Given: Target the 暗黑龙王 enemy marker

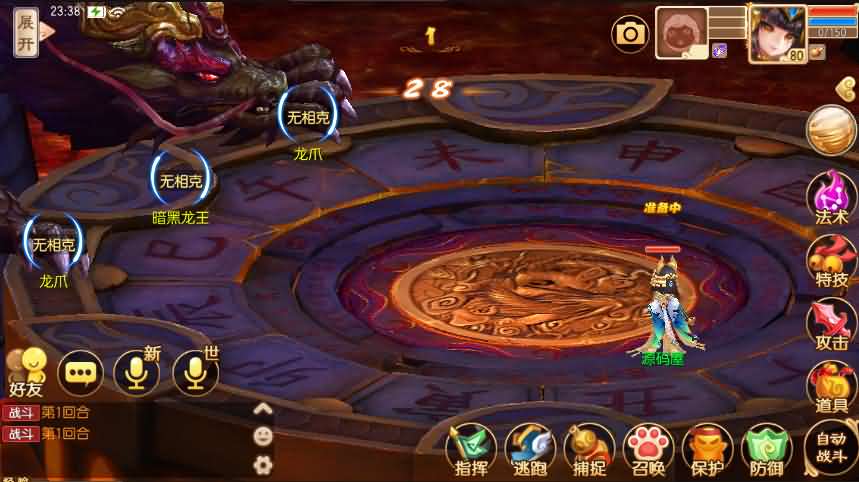Looking at the screenshot, I should point(181,181).
